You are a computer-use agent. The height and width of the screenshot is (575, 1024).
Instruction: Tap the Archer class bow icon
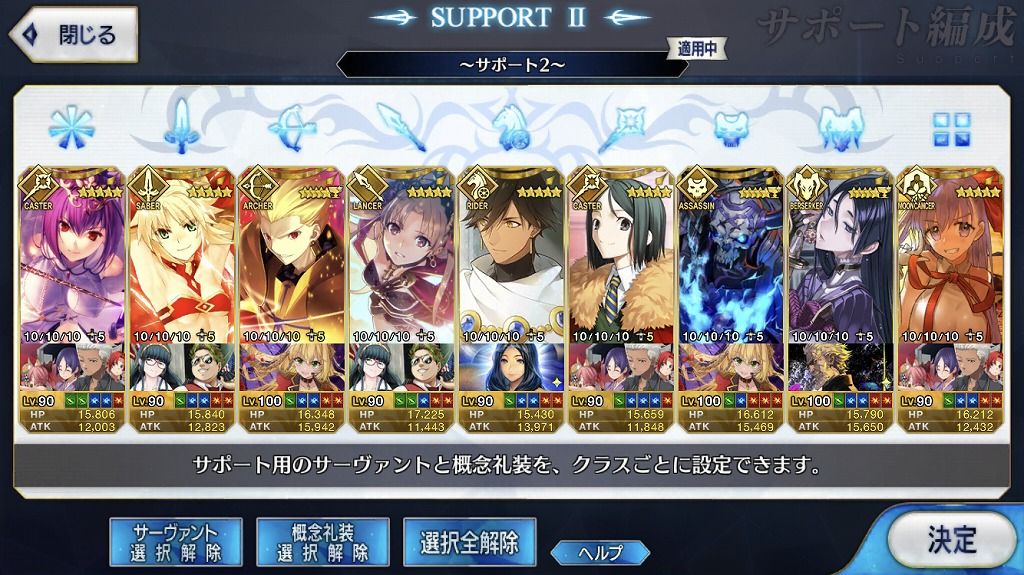tap(292, 127)
